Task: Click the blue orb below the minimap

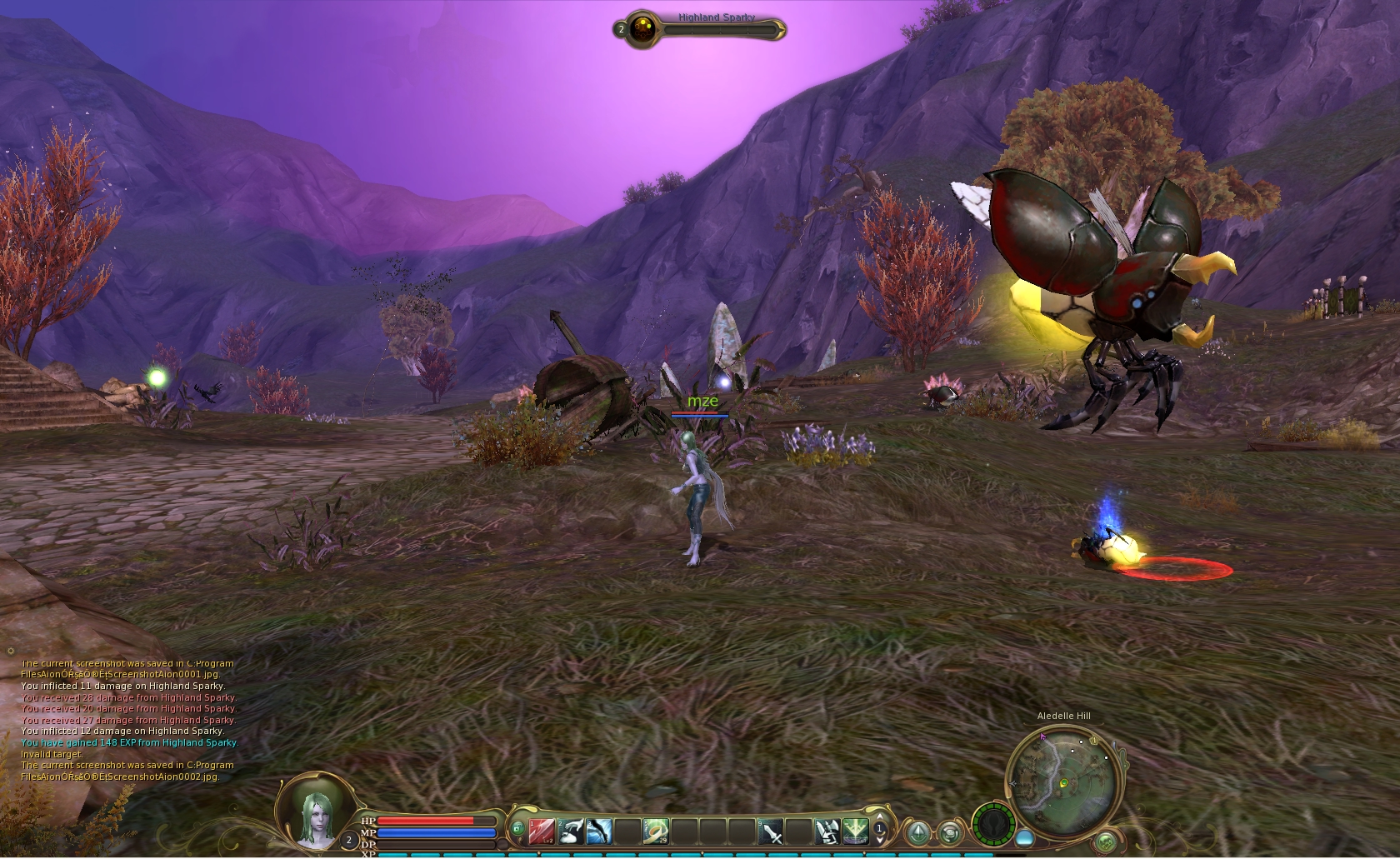Action: coord(1025,837)
